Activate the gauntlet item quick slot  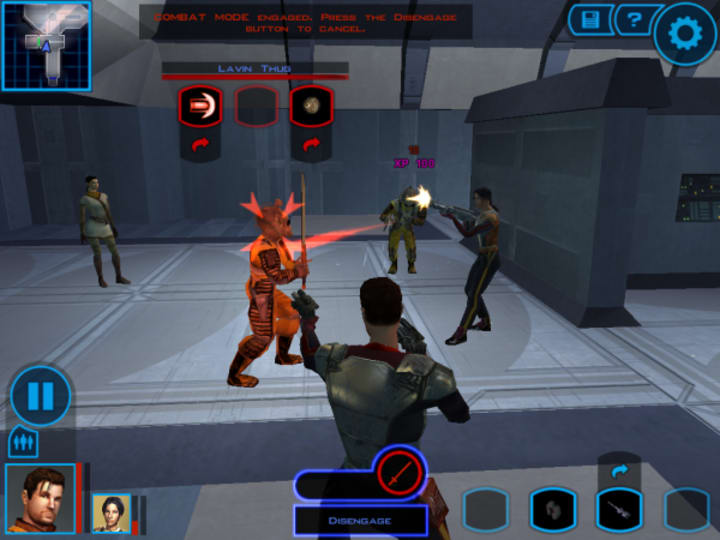click(x=553, y=510)
